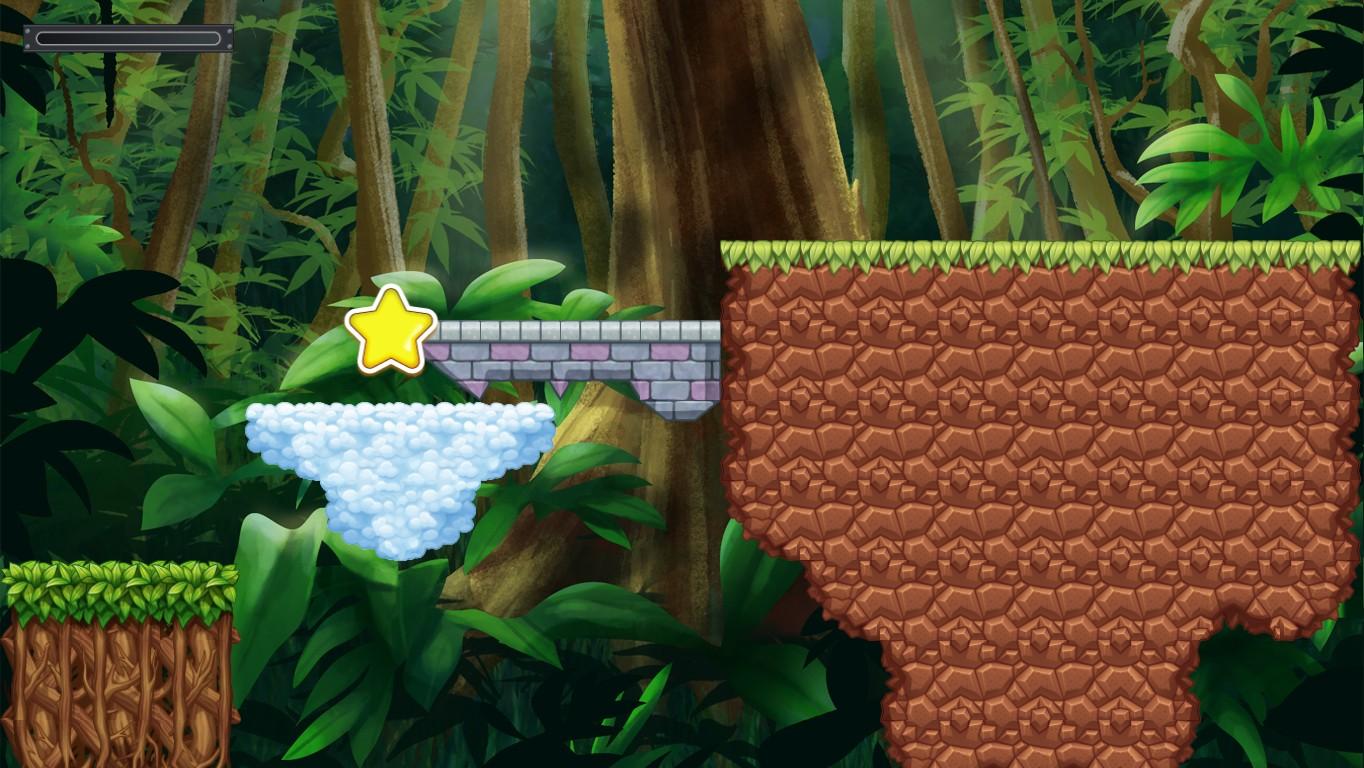Click inside the empty progress bar track
Image resolution: width=1364 pixels, height=768 pixels.
128,38
